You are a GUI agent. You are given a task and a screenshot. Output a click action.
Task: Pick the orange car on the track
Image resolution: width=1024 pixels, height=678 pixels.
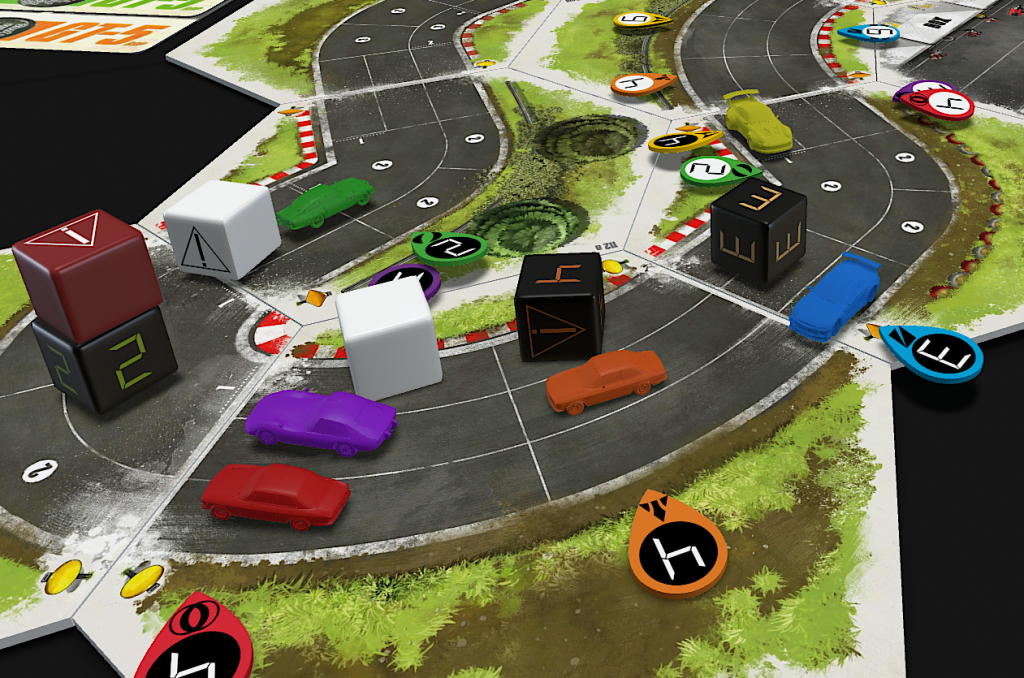click(606, 379)
